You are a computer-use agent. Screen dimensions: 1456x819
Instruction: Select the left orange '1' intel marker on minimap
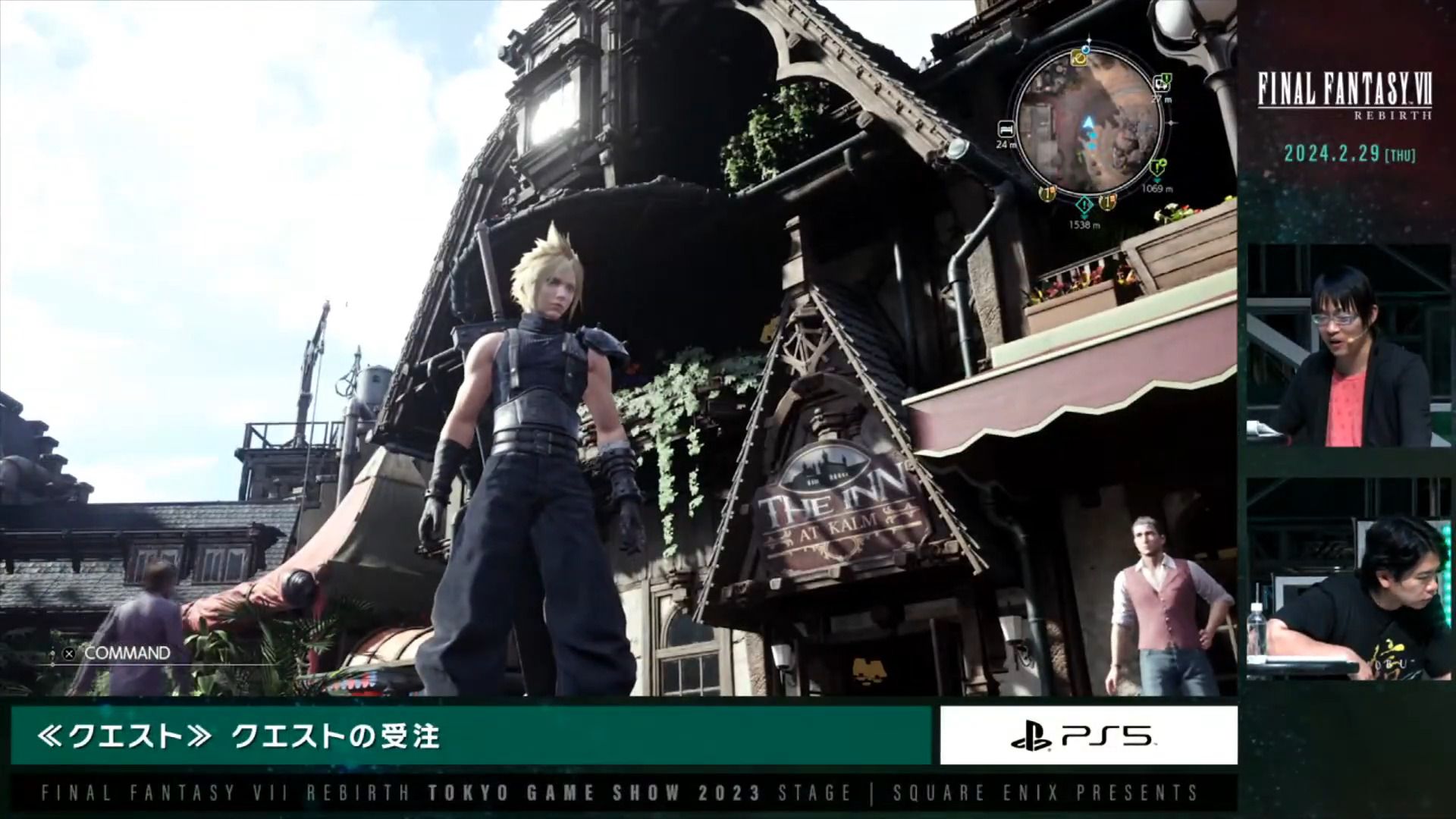pos(1047,193)
